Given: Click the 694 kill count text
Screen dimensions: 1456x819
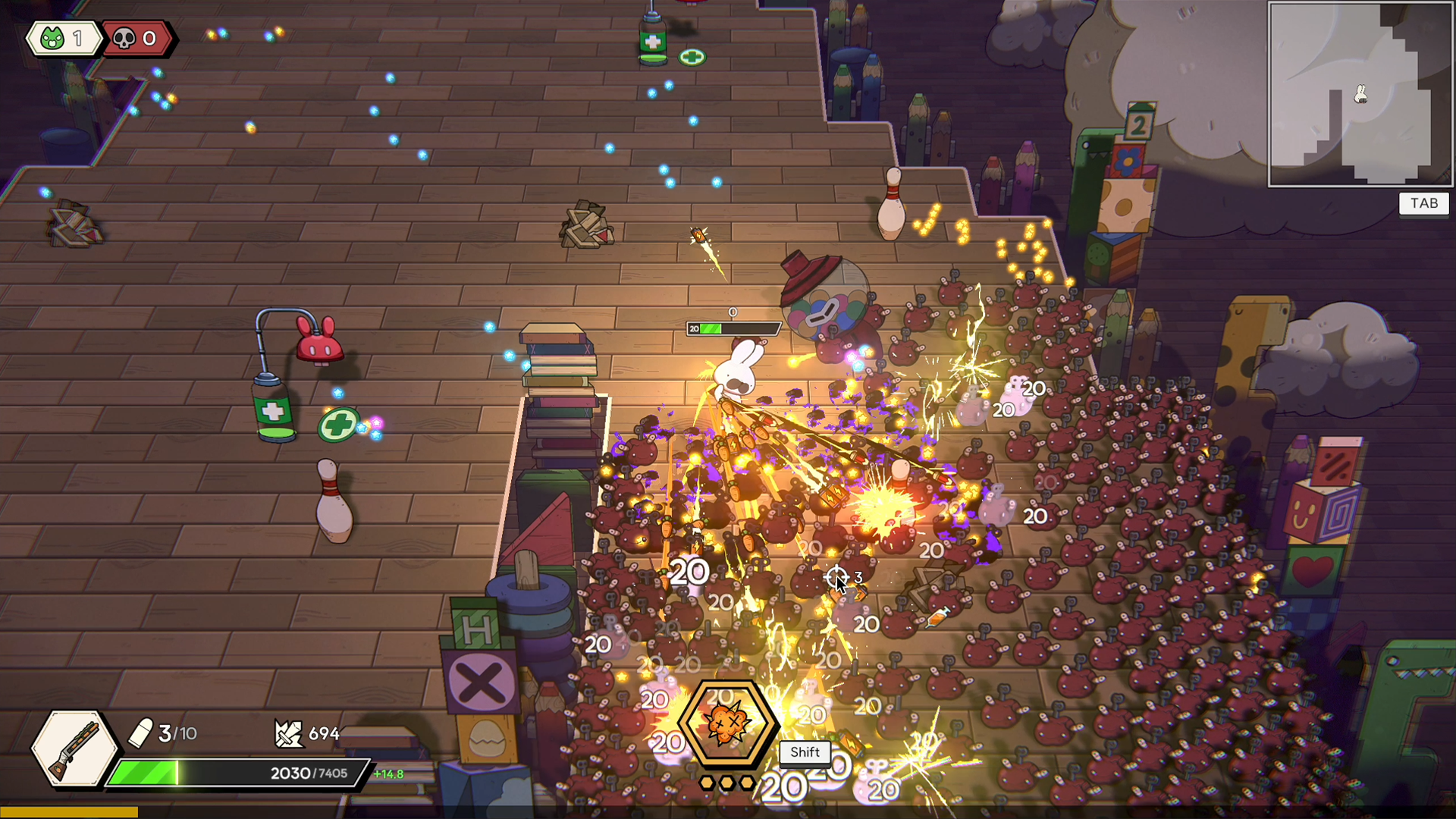Looking at the screenshot, I should click(x=326, y=733).
